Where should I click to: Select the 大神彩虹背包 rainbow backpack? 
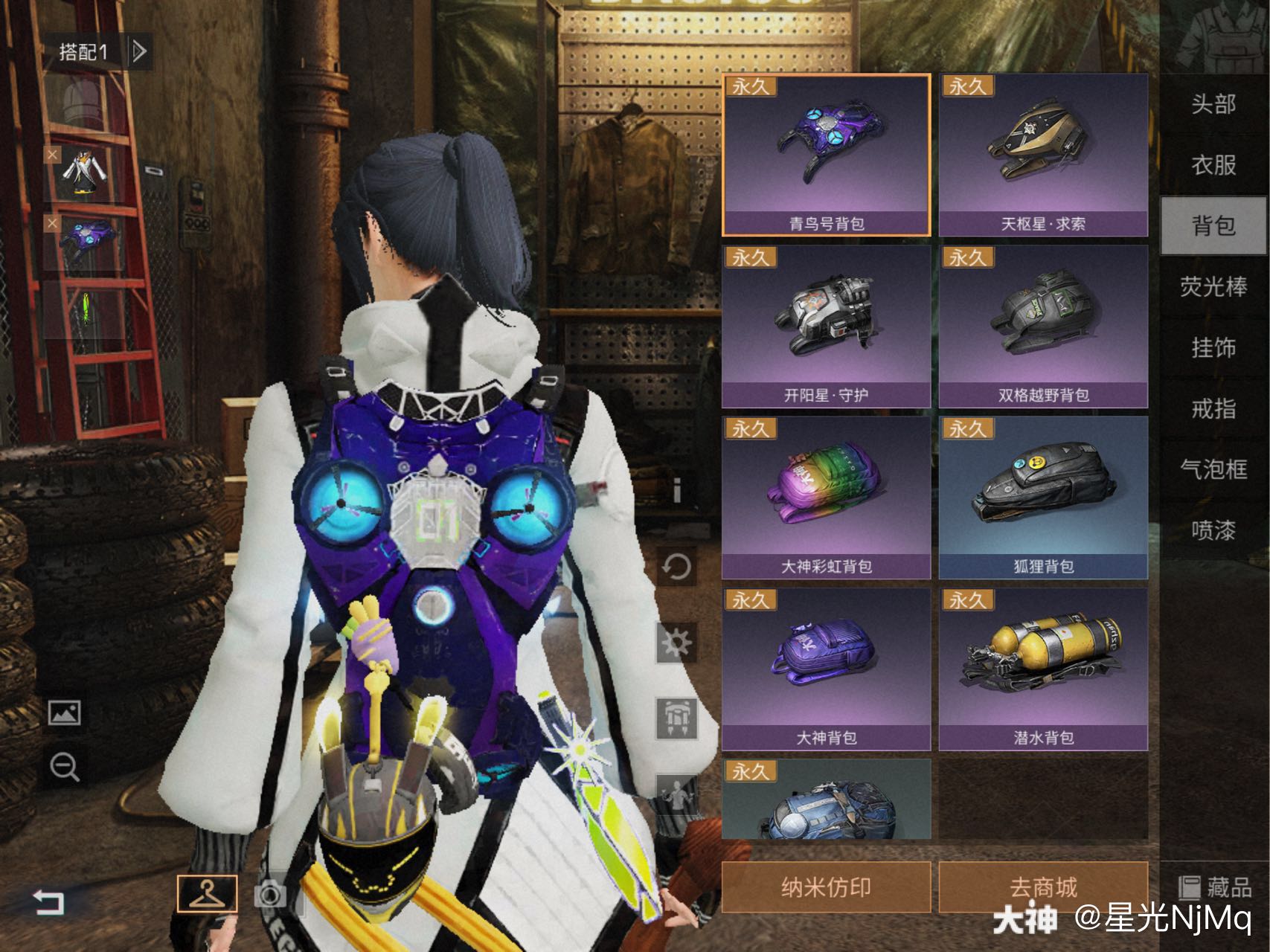point(826,497)
